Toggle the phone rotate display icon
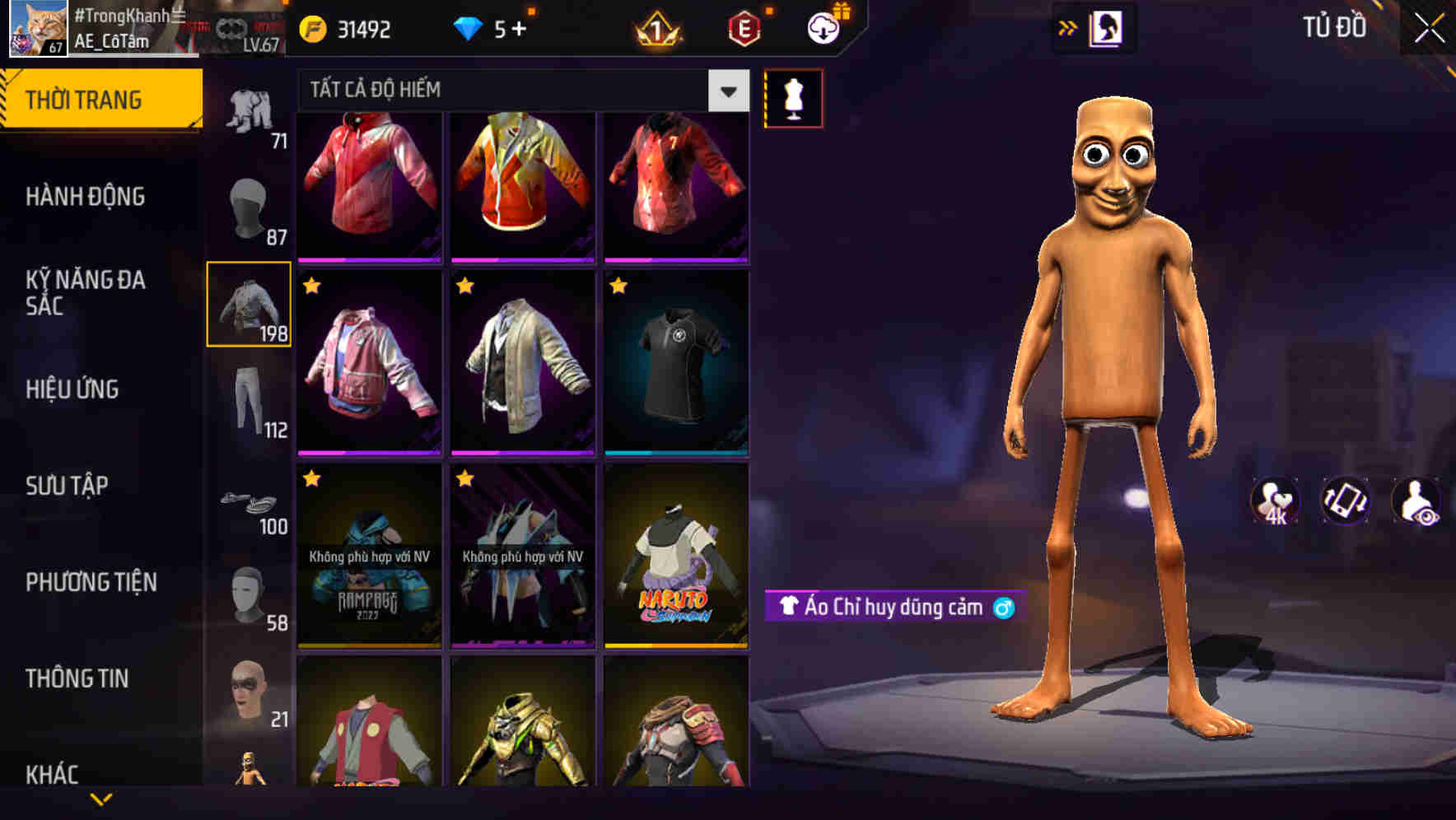This screenshot has height=820, width=1456. coord(1346,502)
